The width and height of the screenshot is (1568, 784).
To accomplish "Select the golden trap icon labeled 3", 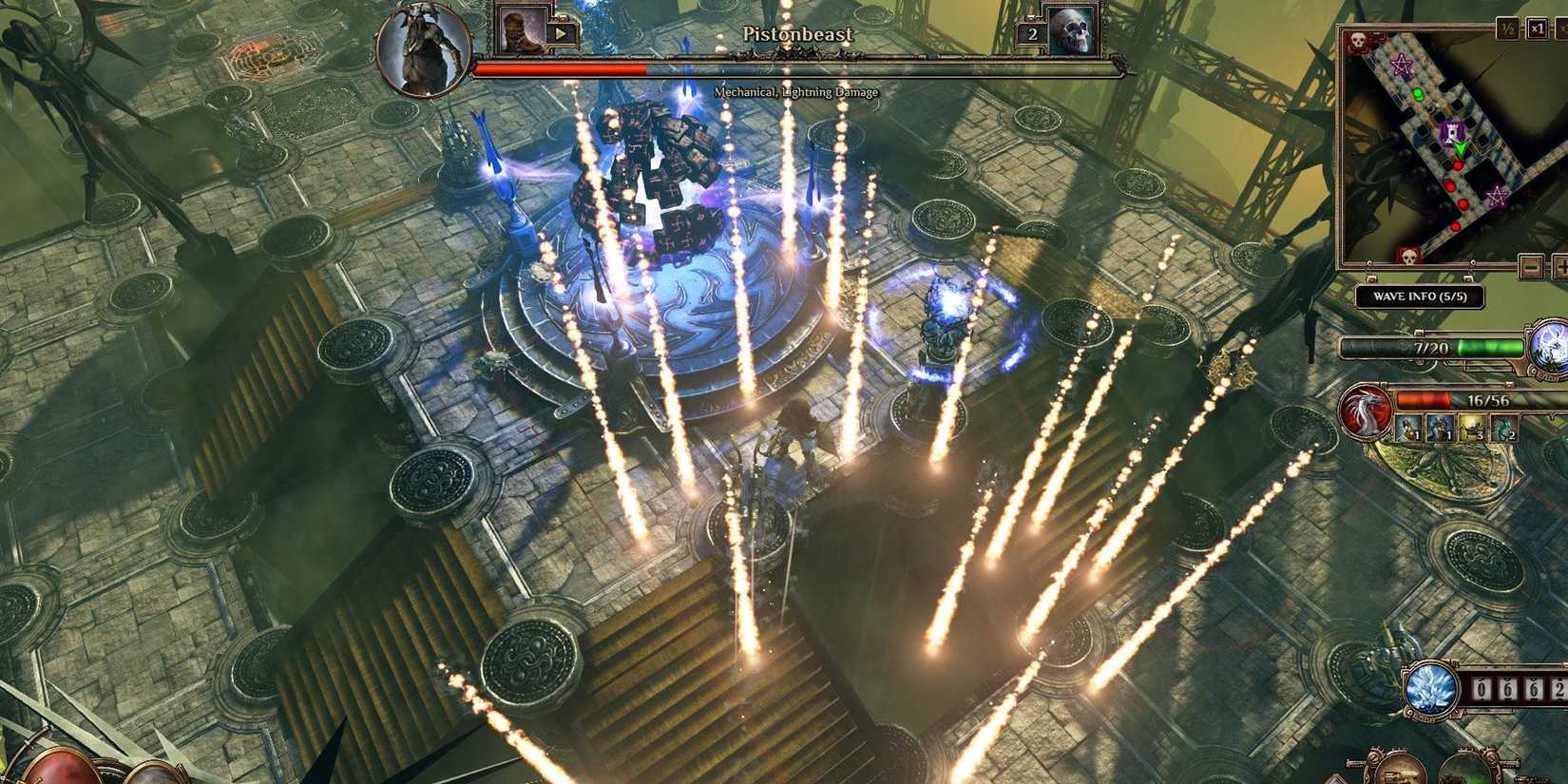I will tap(1472, 428).
